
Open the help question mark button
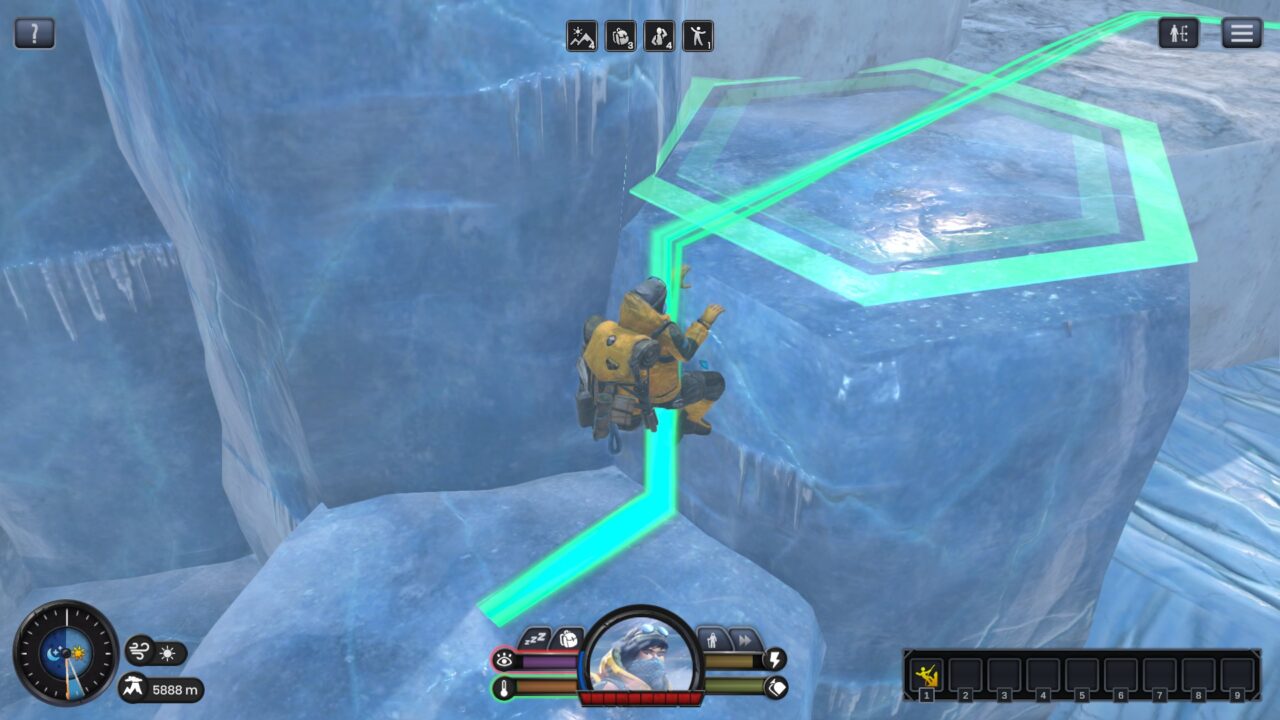tap(34, 33)
